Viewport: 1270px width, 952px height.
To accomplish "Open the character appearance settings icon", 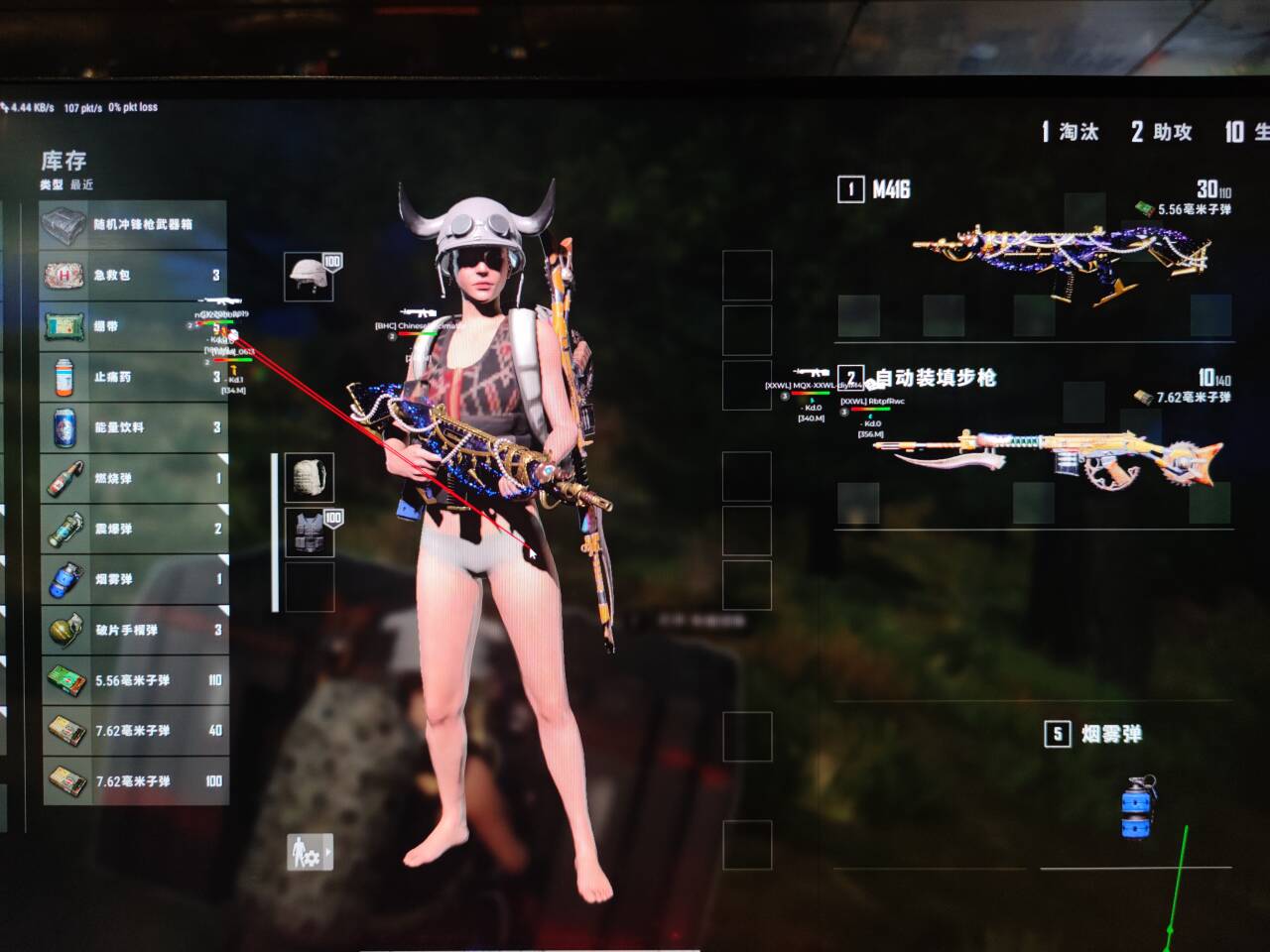I will 309,852.
